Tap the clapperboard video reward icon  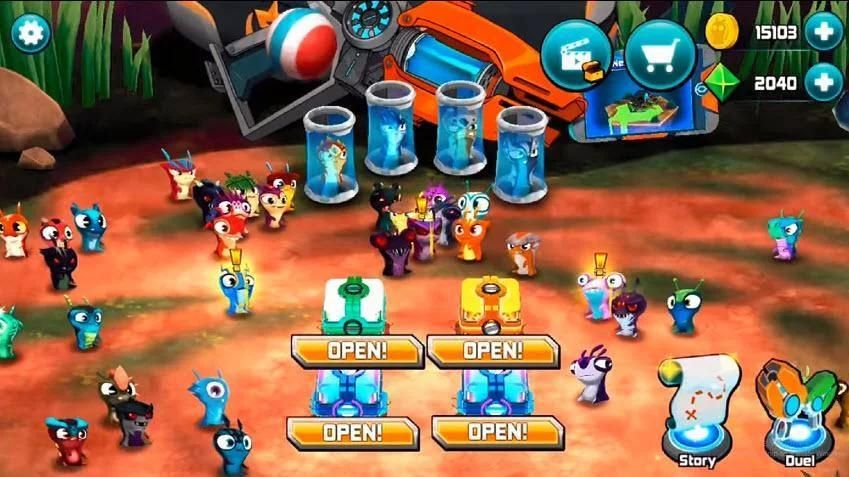[577, 57]
